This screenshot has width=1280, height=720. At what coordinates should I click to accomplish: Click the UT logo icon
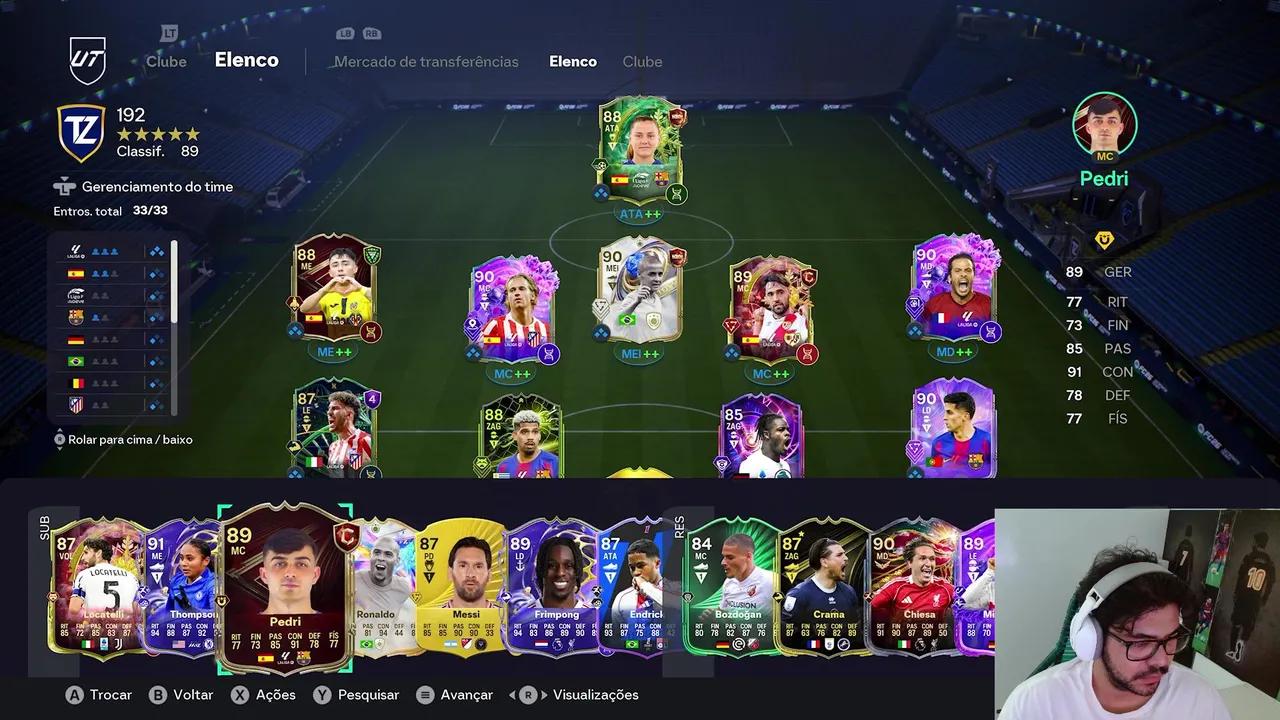click(87, 58)
